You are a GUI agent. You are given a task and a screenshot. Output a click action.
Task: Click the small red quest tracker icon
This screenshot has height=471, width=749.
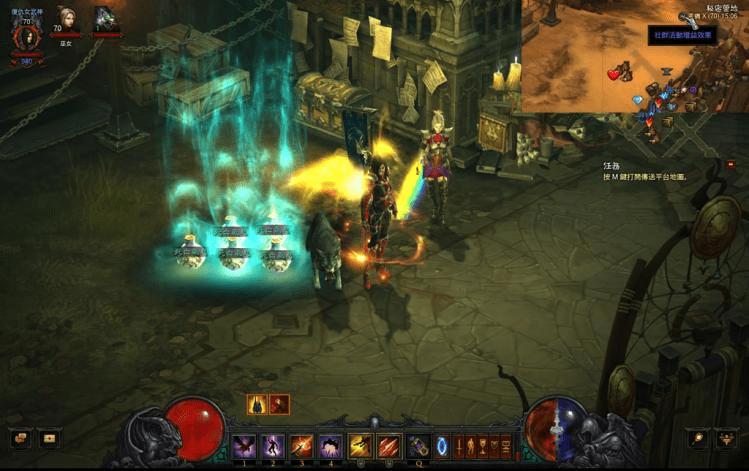(x=729, y=164)
